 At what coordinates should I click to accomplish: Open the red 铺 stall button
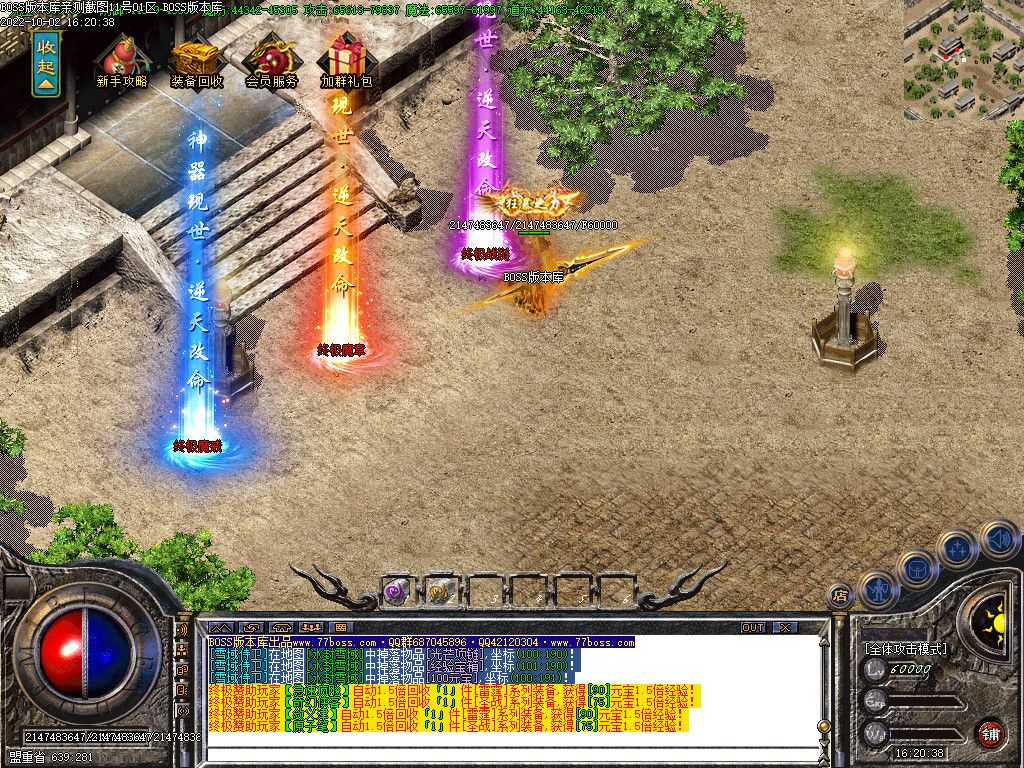[990, 733]
